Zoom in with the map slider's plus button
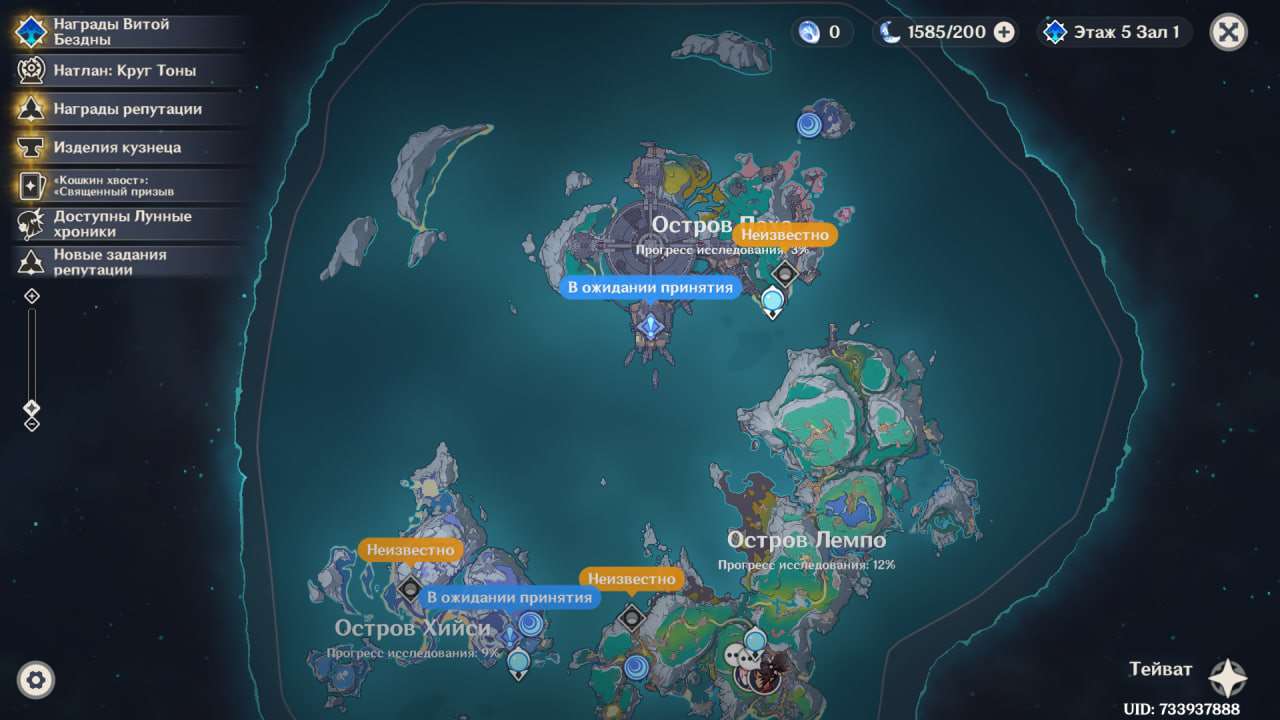The height and width of the screenshot is (720, 1280). pyautogui.click(x=32, y=296)
